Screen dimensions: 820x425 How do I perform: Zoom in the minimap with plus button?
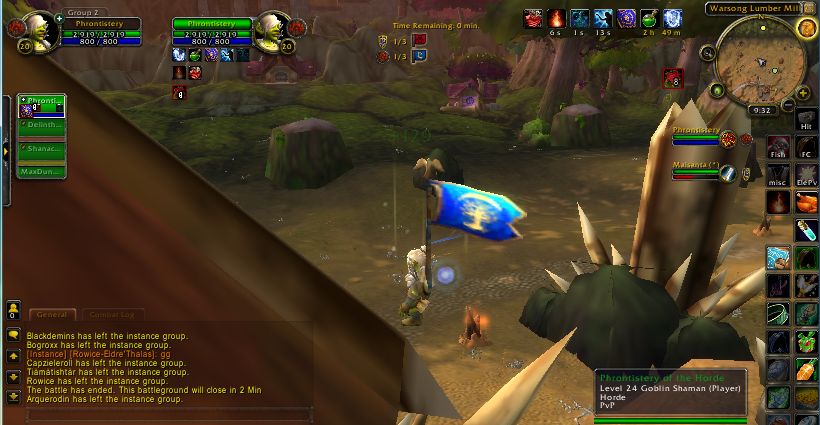point(804,93)
